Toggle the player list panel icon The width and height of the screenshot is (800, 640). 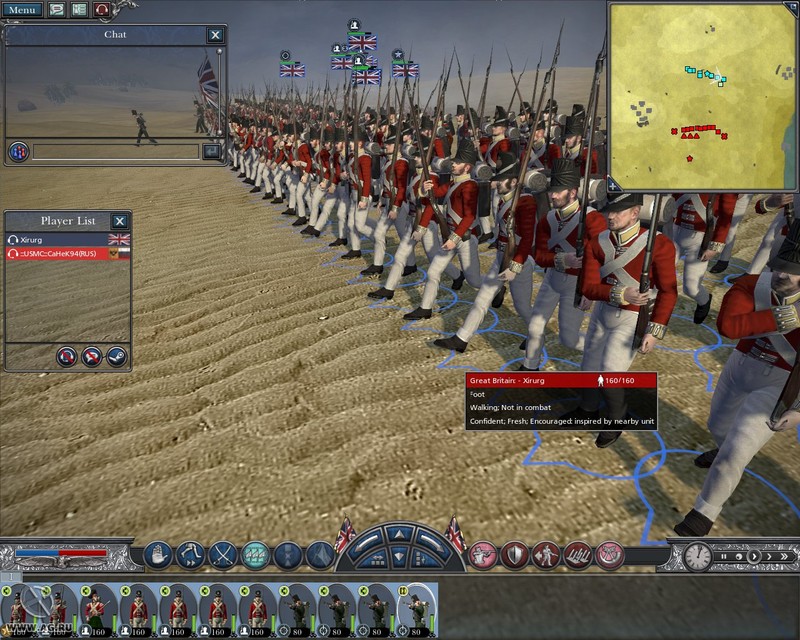79,10
